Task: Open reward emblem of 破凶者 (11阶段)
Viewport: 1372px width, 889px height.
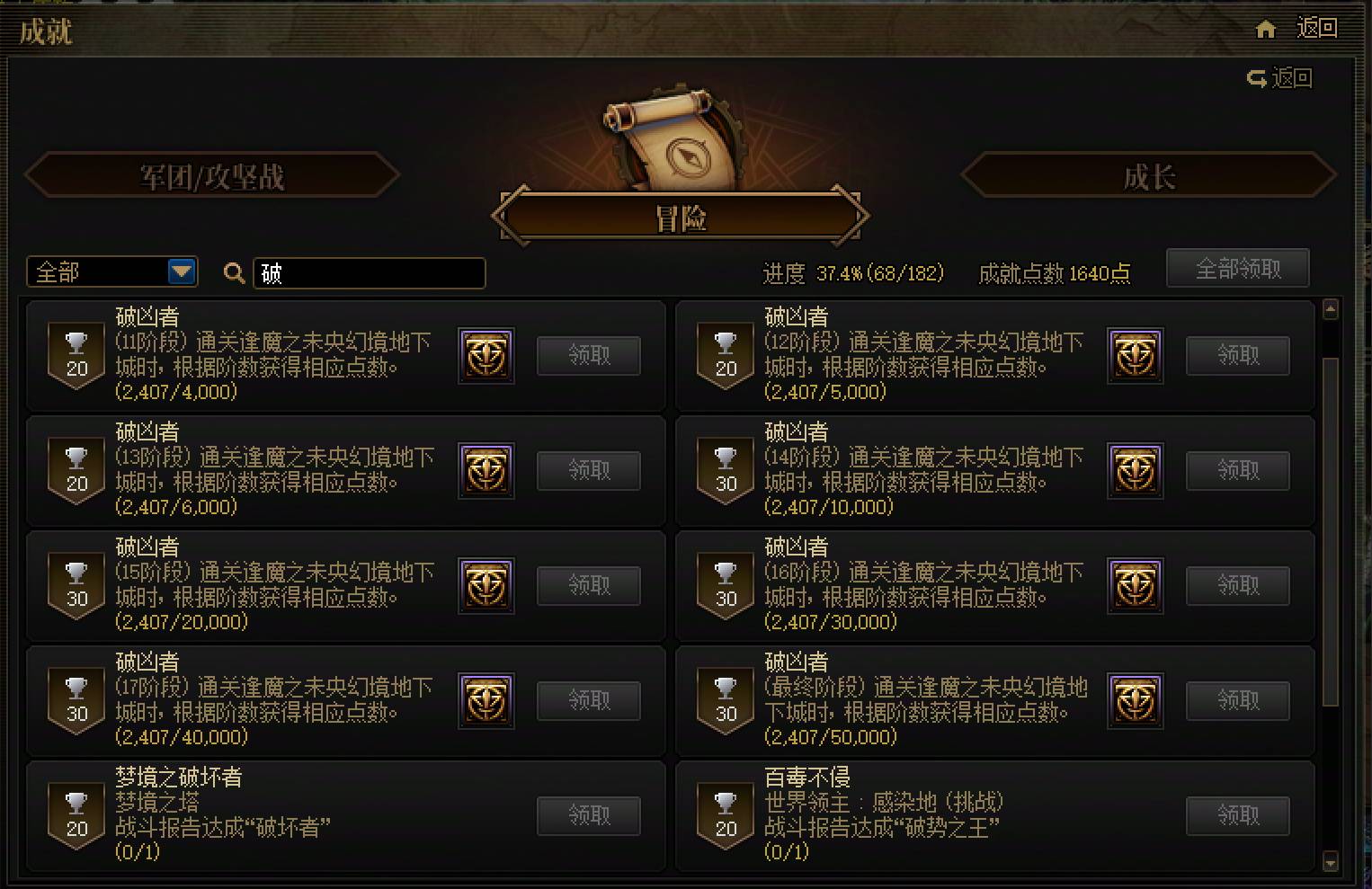Action: [486, 356]
